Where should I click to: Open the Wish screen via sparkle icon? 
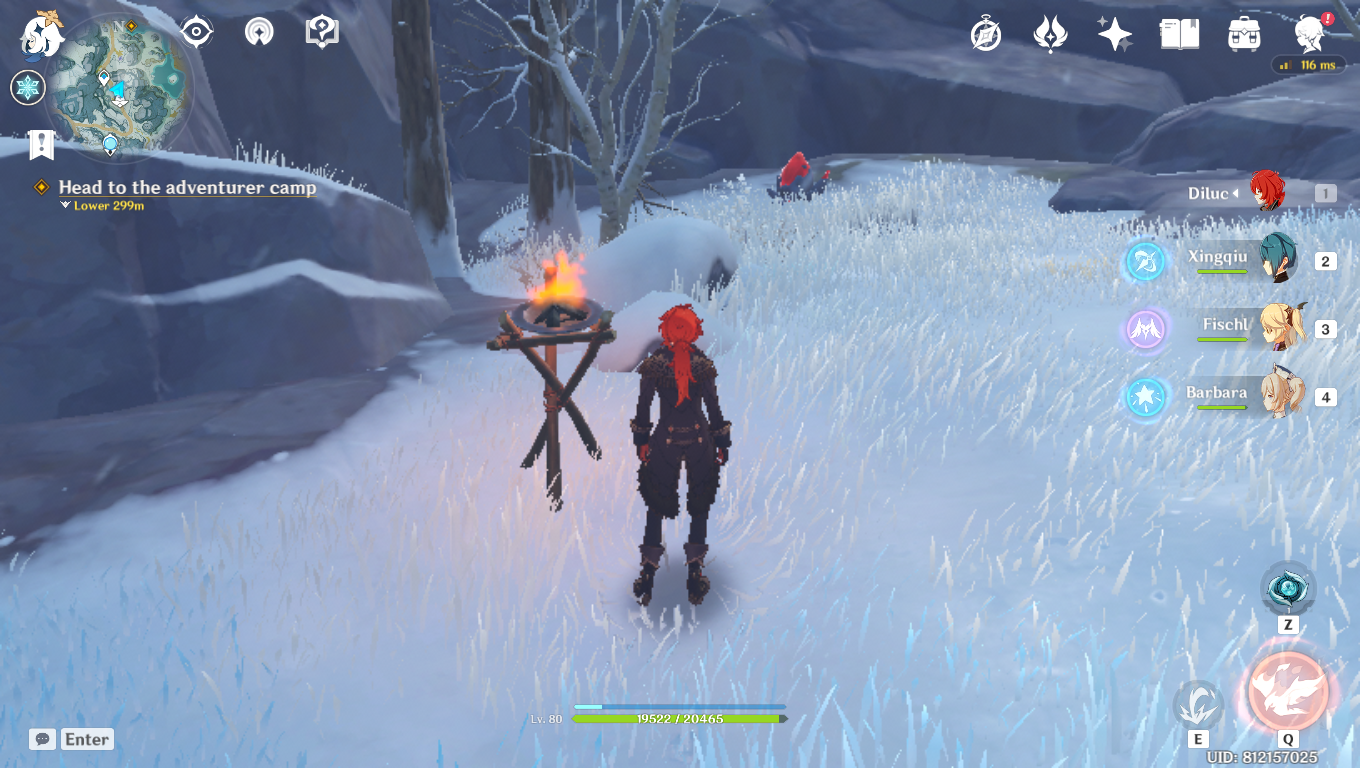[x=1113, y=33]
